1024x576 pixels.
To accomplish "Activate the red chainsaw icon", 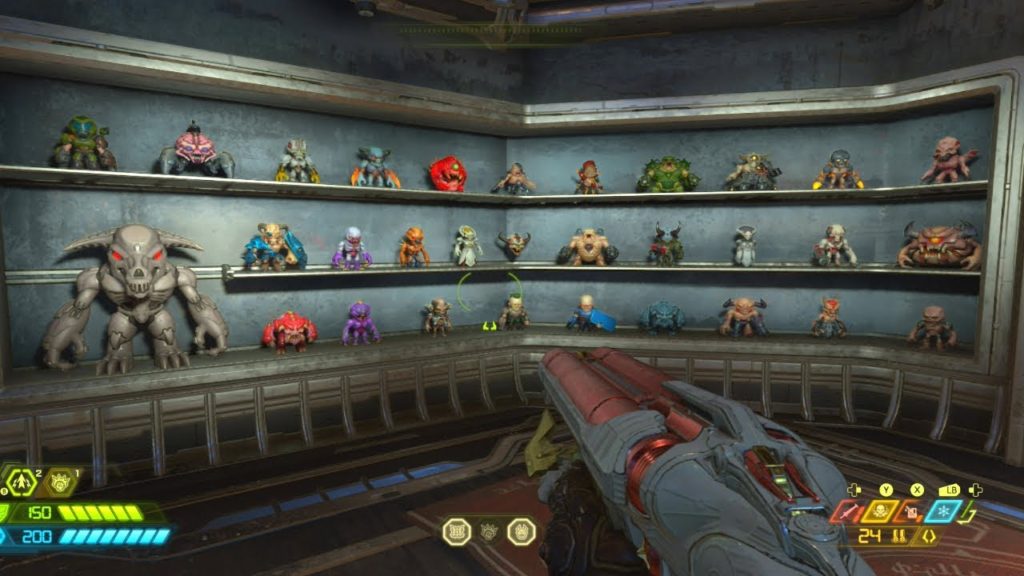I will [848, 513].
